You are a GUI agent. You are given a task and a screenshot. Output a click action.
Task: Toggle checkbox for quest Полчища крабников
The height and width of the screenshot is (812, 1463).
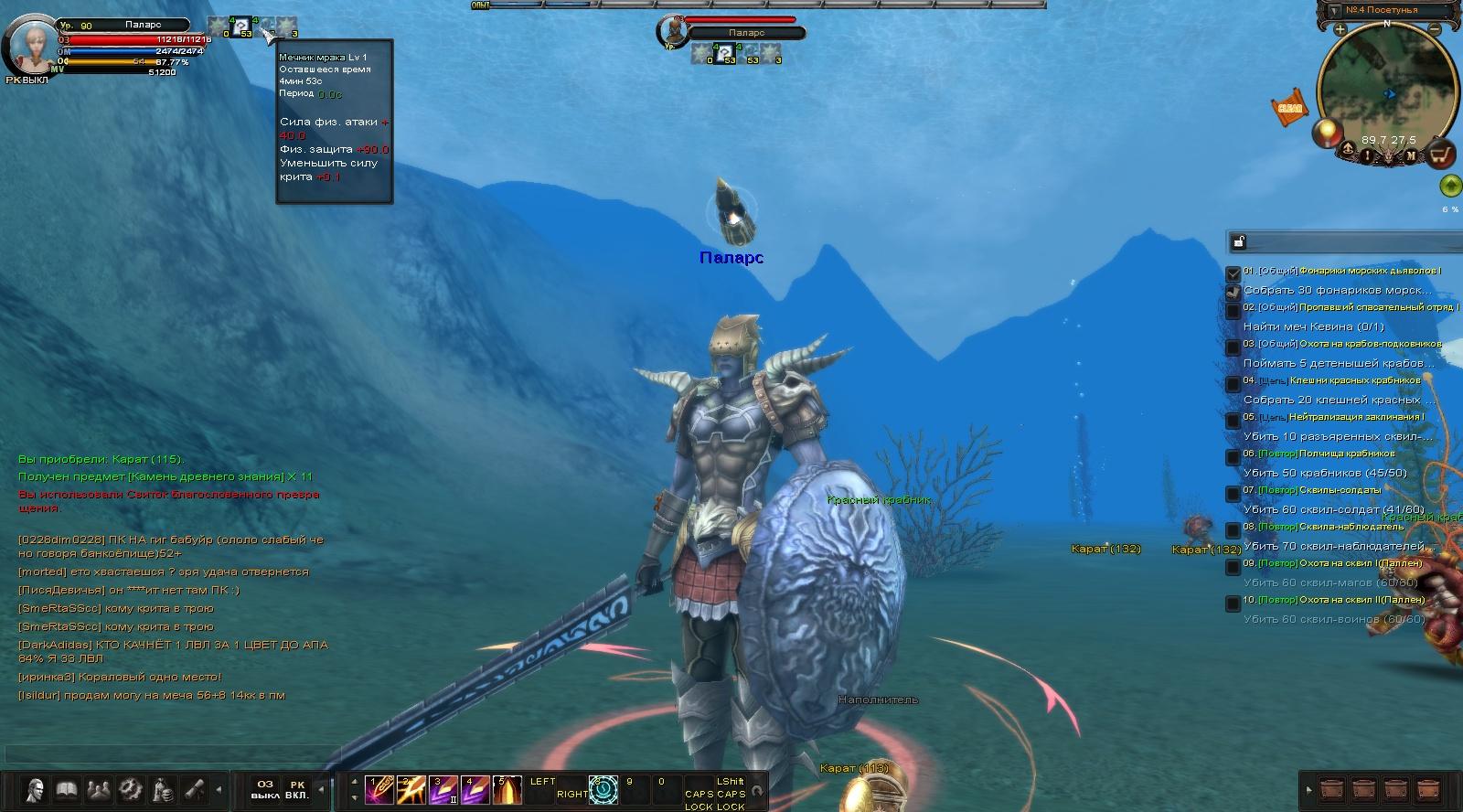tap(1233, 456)
